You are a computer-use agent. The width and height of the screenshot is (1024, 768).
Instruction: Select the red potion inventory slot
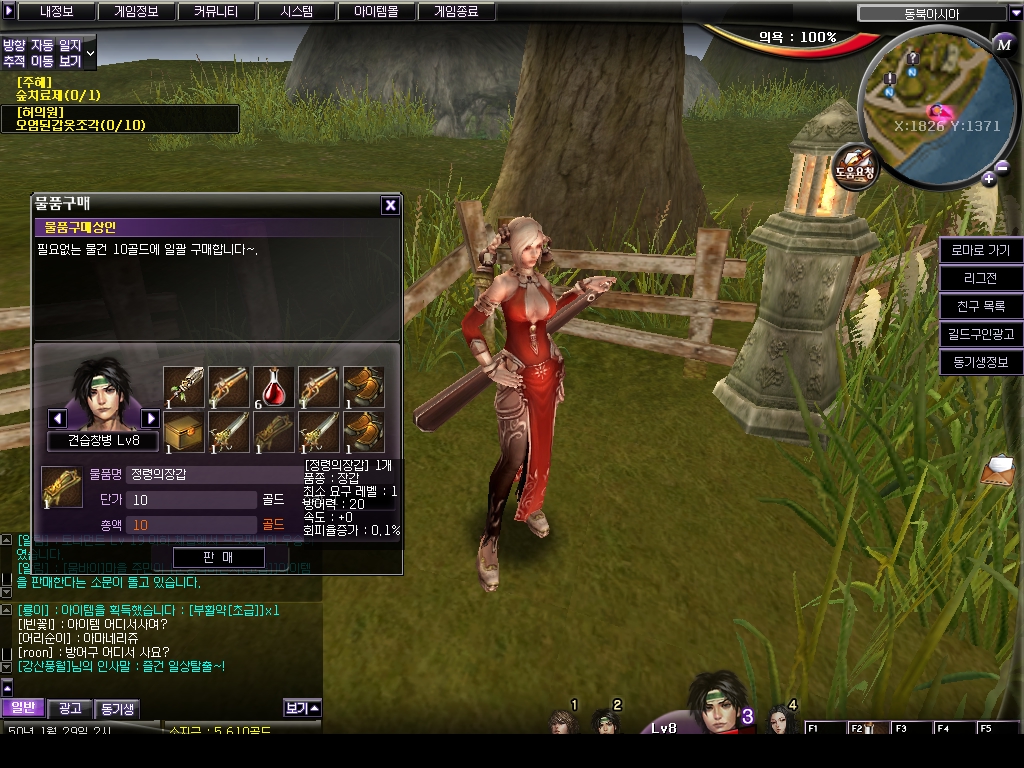pyautogui.click(x=274, y=386)
